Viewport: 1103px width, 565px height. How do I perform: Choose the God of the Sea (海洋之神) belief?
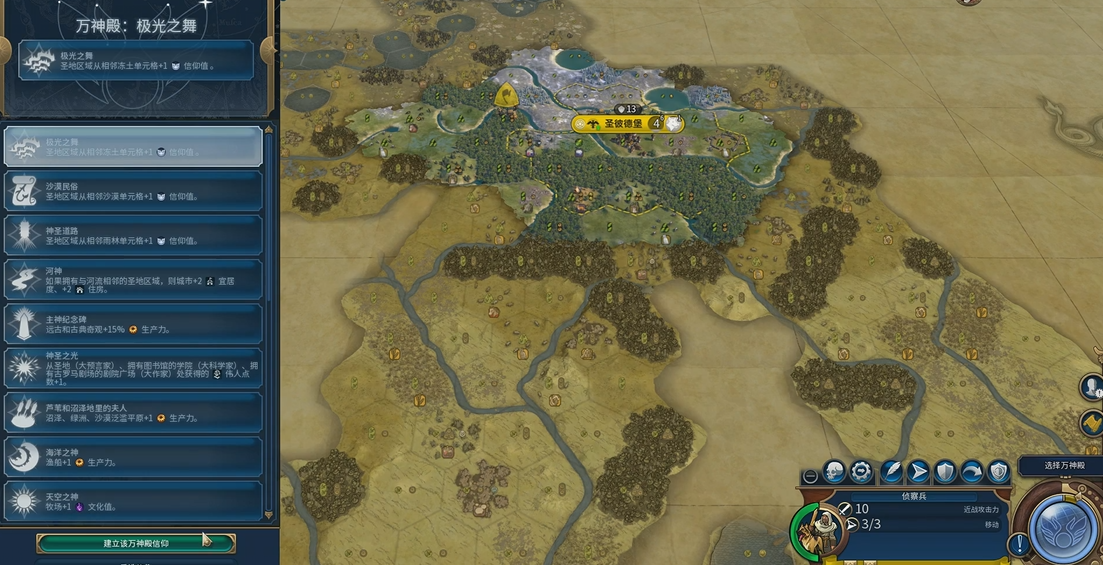coord(134,456)
